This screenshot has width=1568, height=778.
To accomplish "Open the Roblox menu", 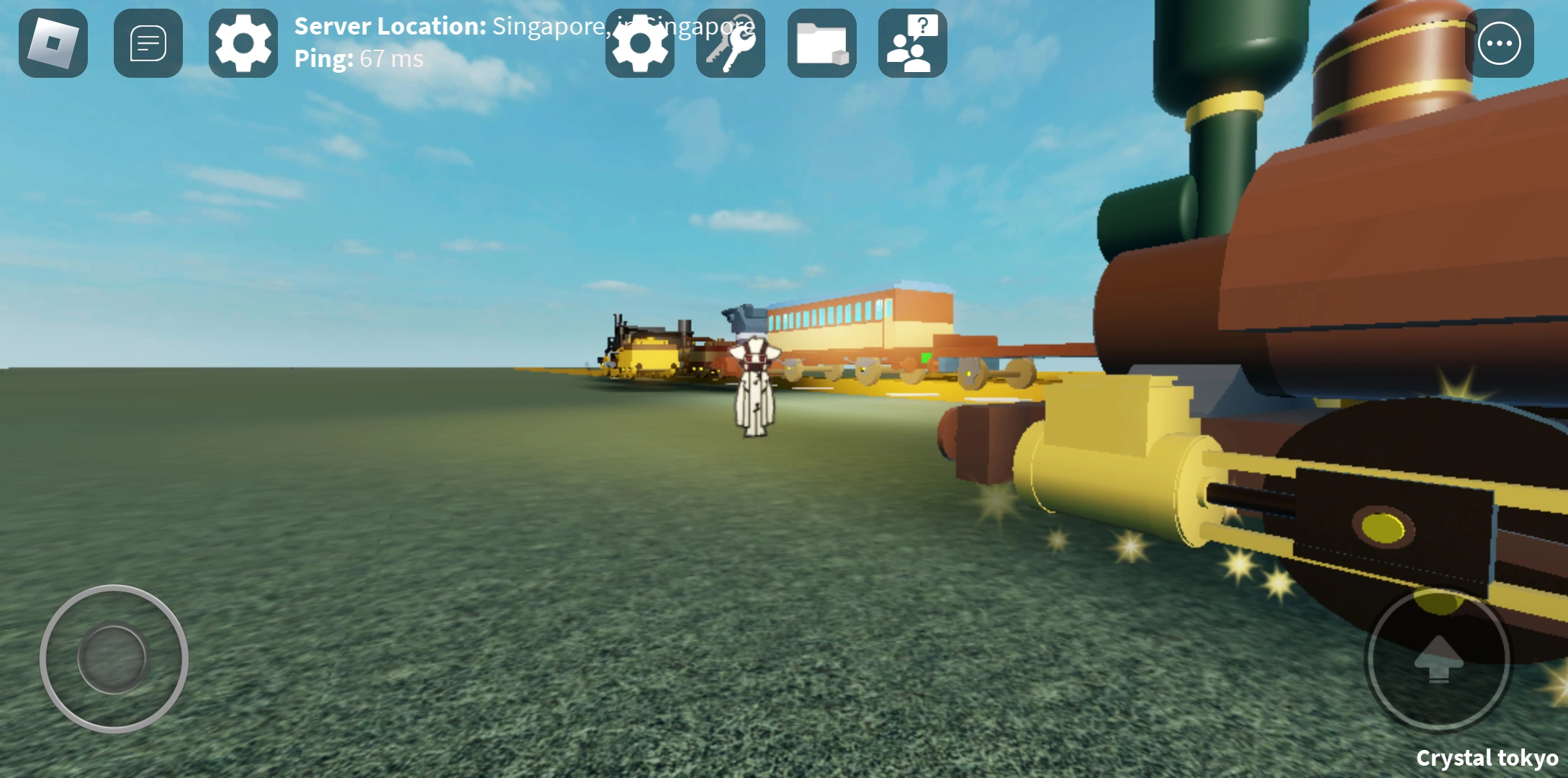I will pyautogui.click(x=52, y=43).
